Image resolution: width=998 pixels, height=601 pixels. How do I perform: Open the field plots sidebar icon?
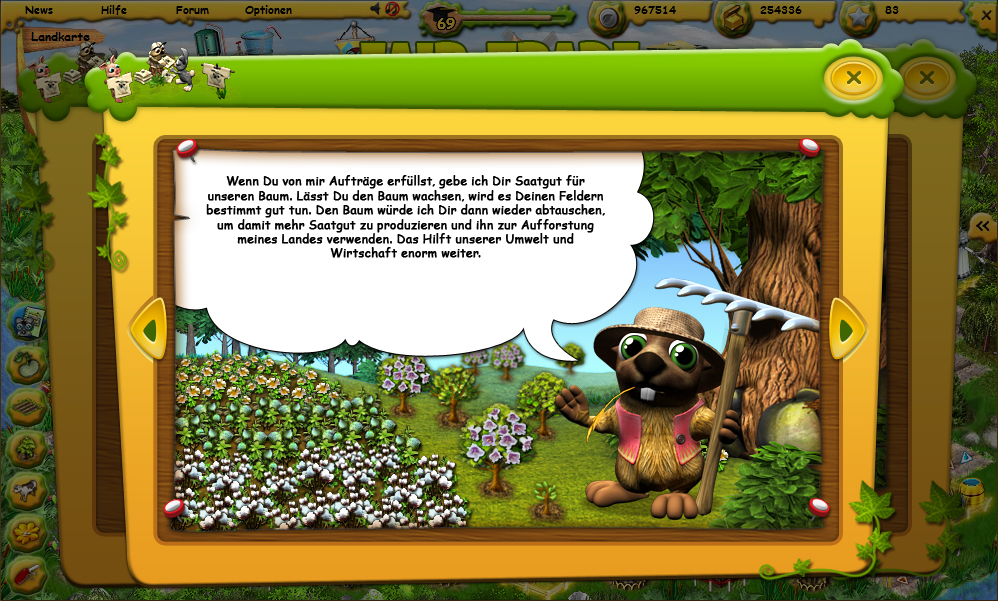point(27,407)
